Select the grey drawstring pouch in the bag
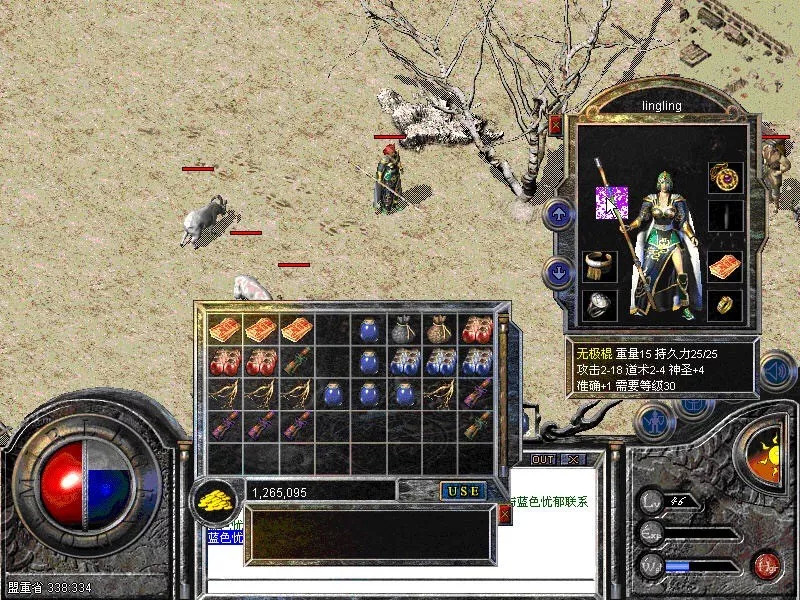The width and height of the screenshot is (800, 600). (x=404, y=329)
